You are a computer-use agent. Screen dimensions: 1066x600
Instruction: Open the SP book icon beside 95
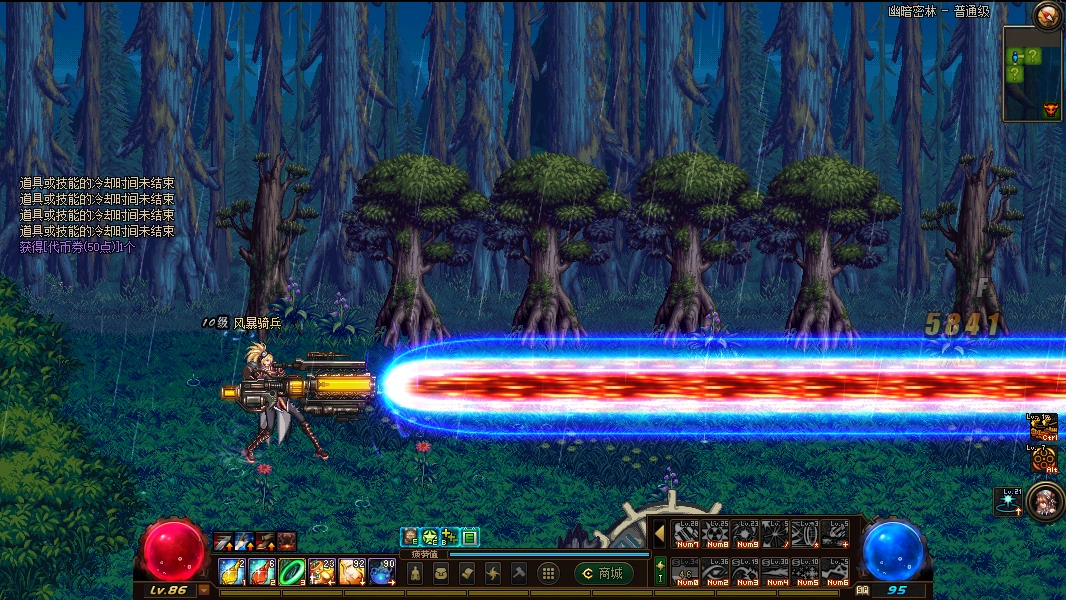click(861, 590)
